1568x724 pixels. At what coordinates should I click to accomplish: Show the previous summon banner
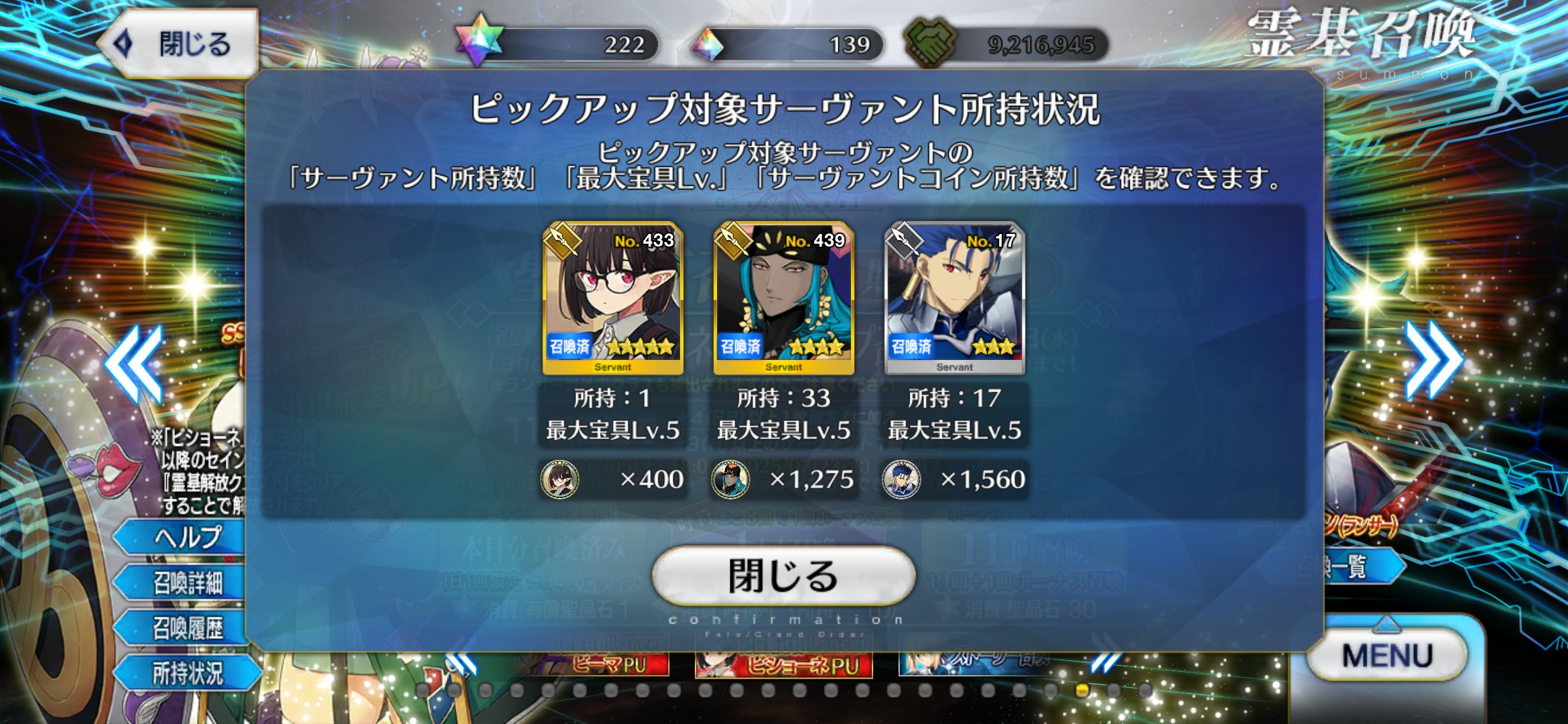(134, 364)
